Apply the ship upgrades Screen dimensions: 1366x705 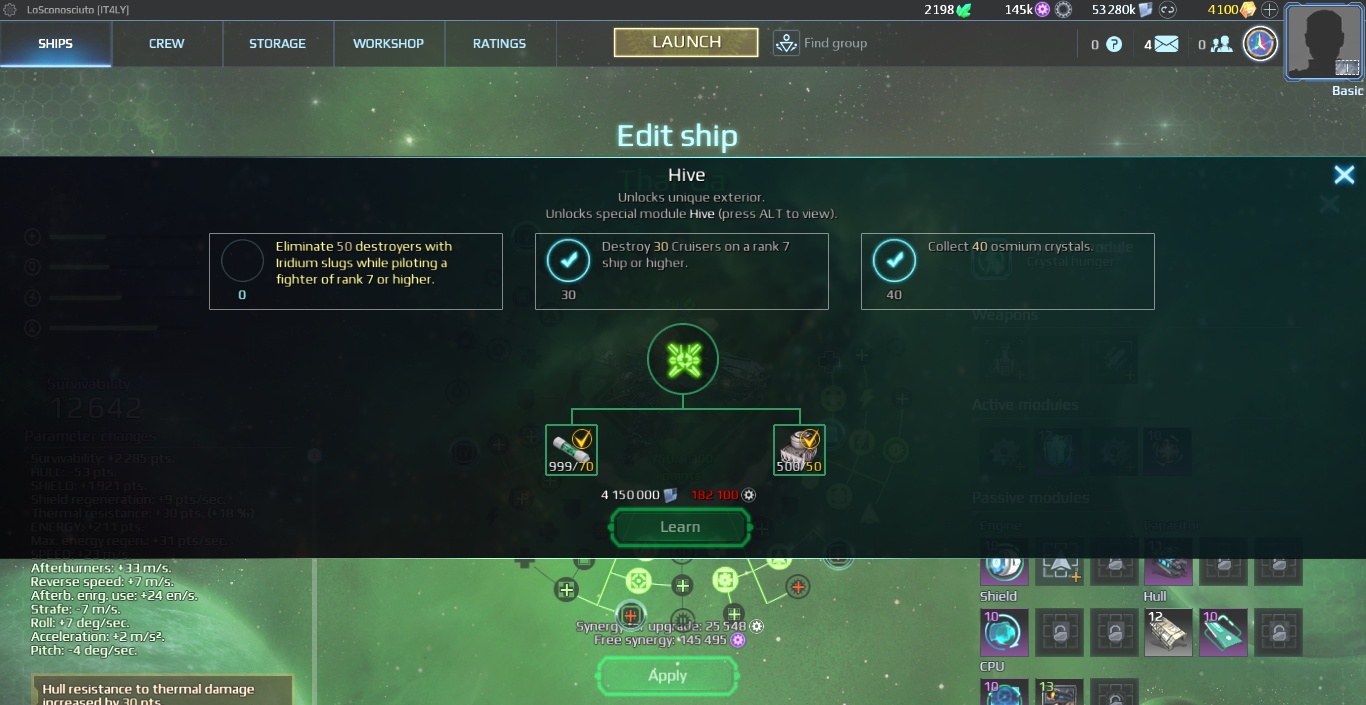667,675
